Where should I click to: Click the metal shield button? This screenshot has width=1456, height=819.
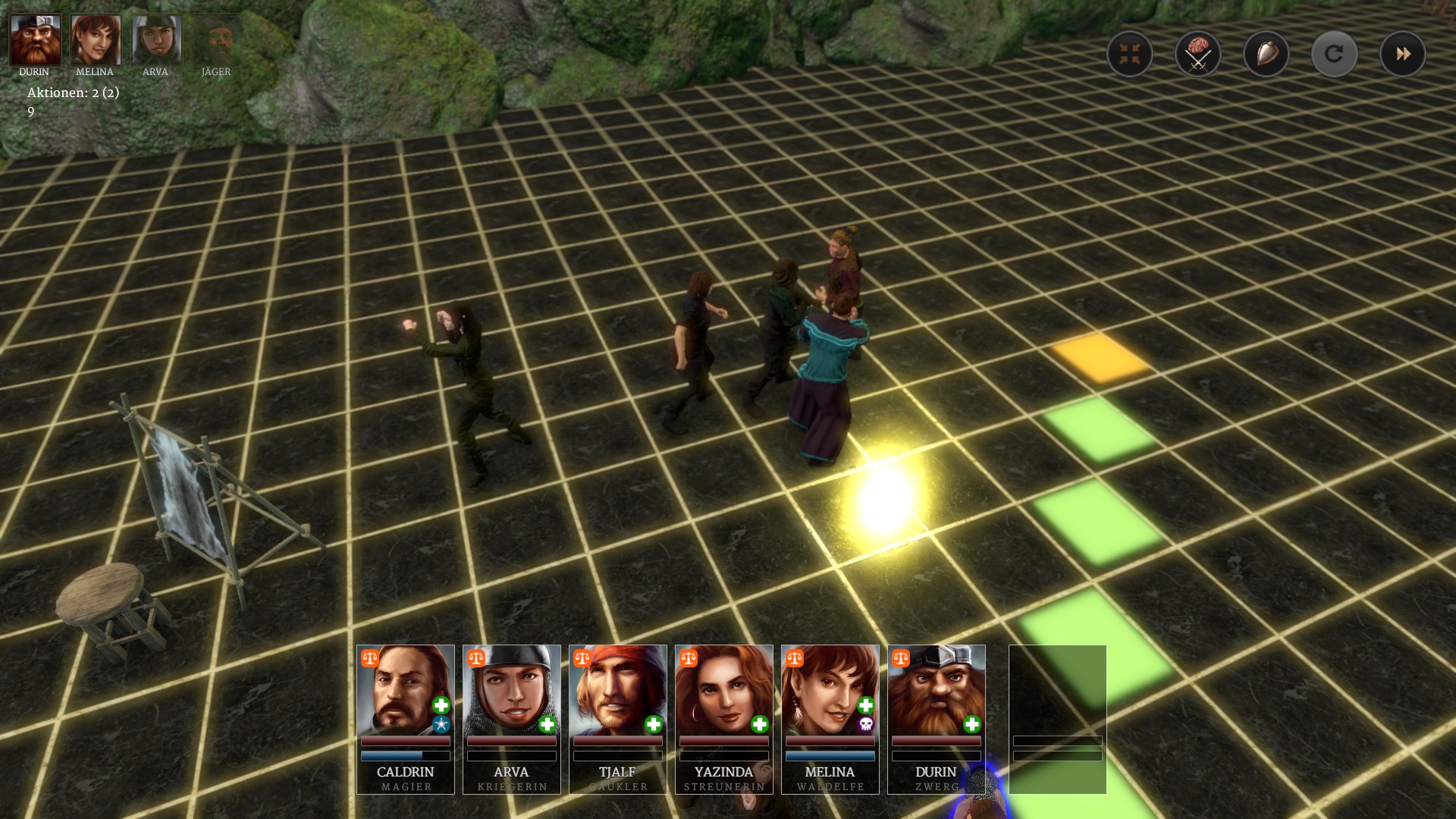click(1266, 54)
